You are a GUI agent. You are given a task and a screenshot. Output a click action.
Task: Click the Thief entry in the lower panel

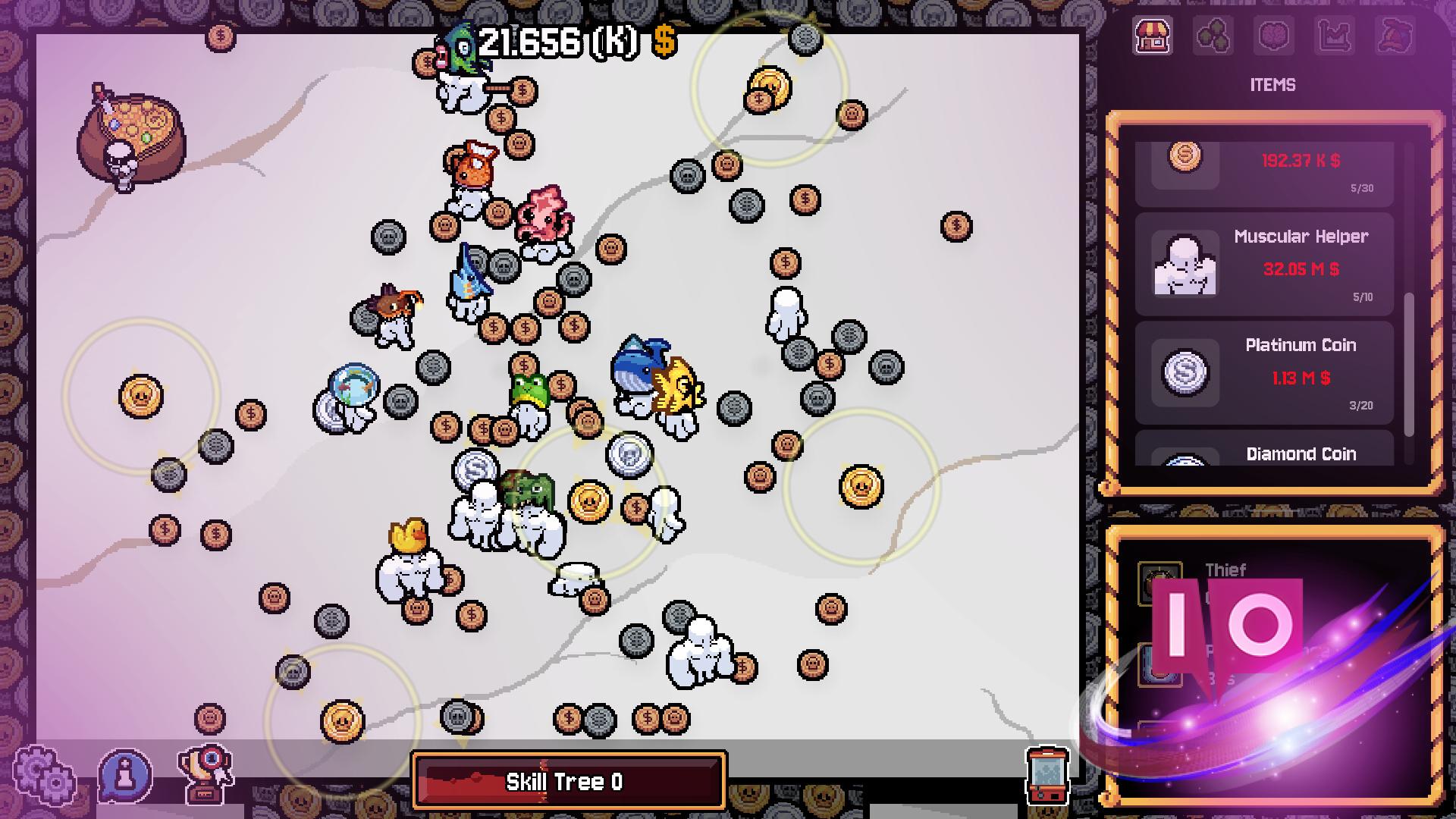pyautogui.click(x=1227, y=570)
